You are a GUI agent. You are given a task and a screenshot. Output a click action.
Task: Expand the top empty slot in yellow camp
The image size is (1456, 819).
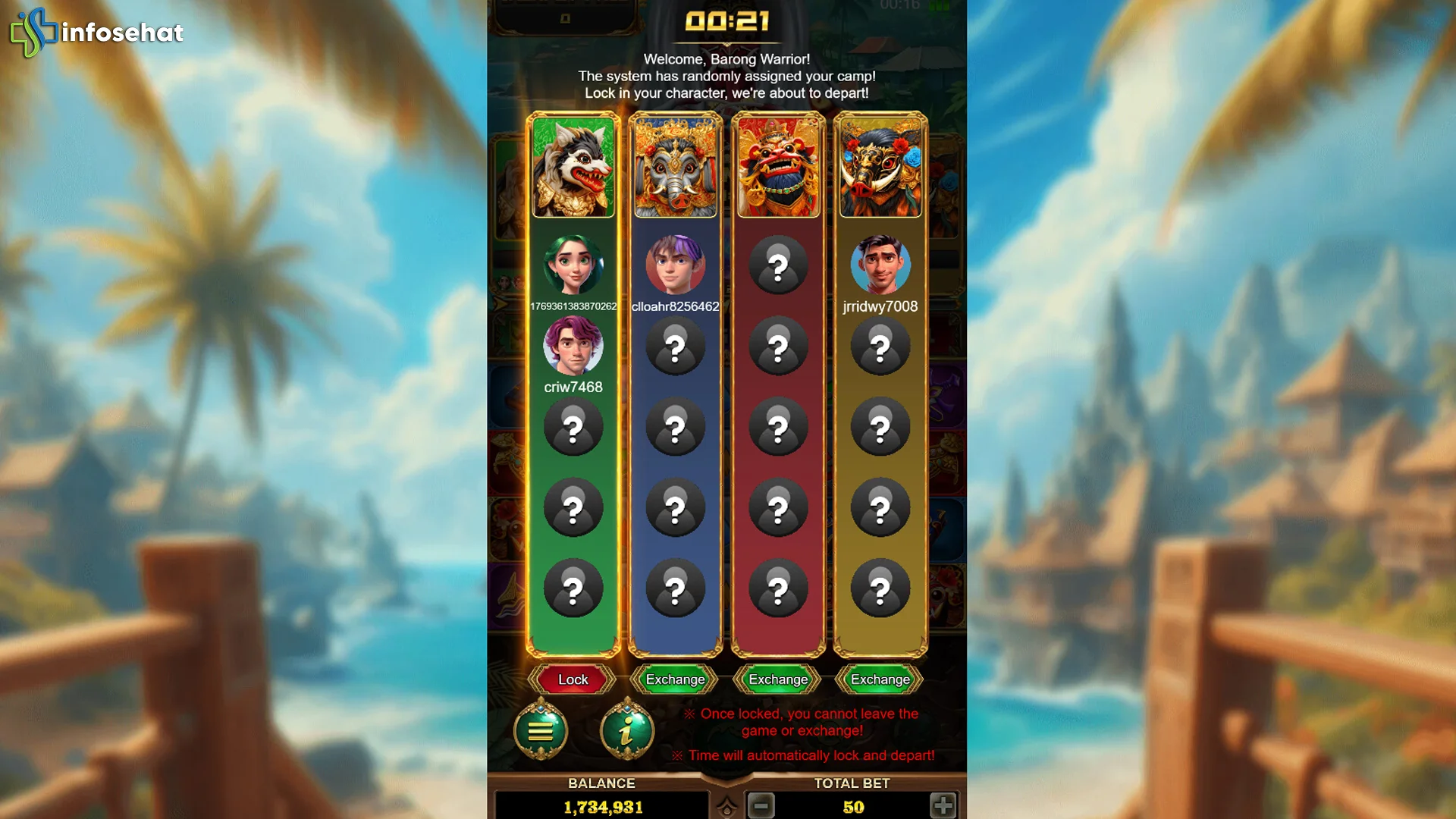[880, 345]
